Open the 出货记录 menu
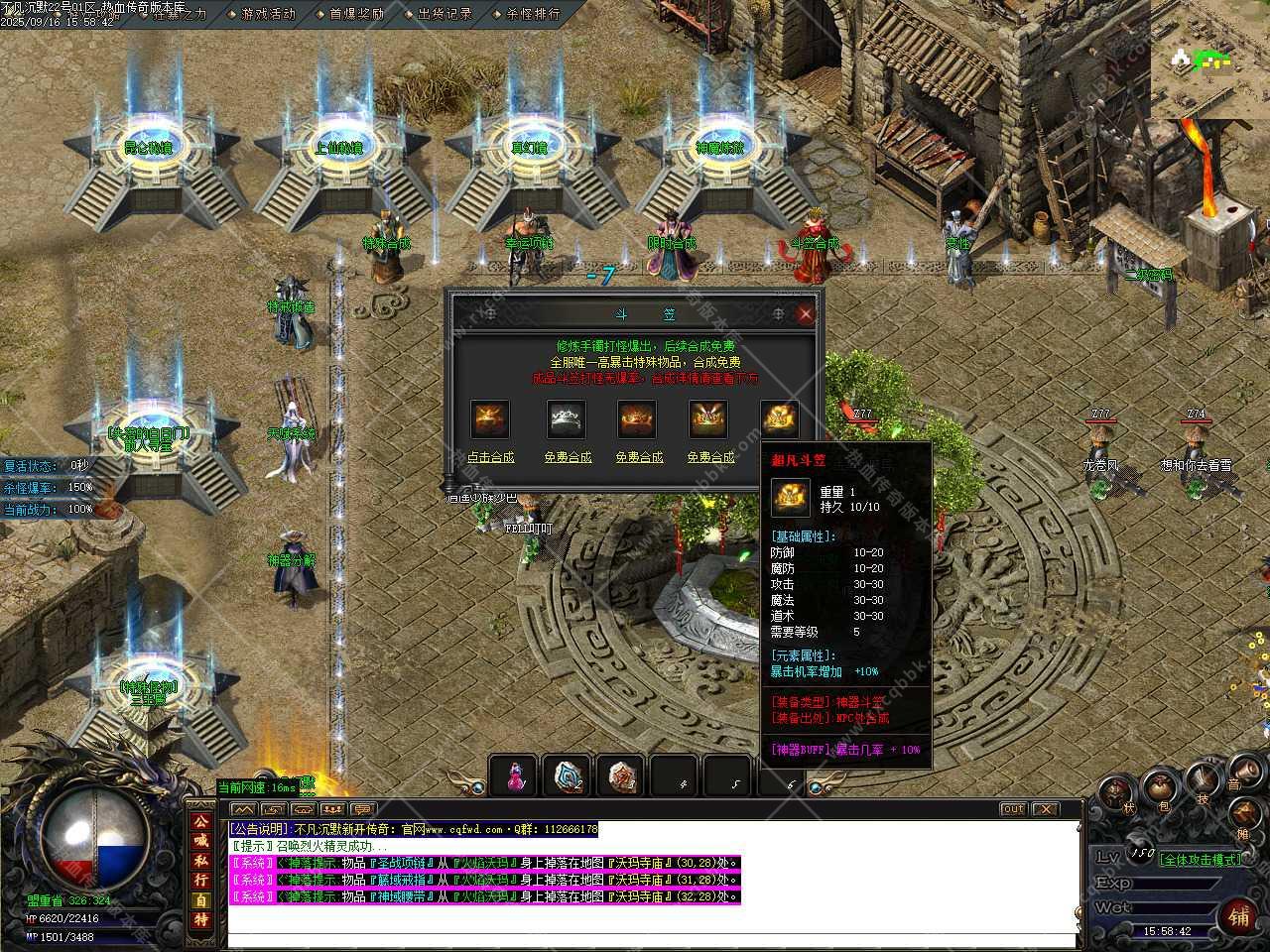 click(x=444, y=14)
